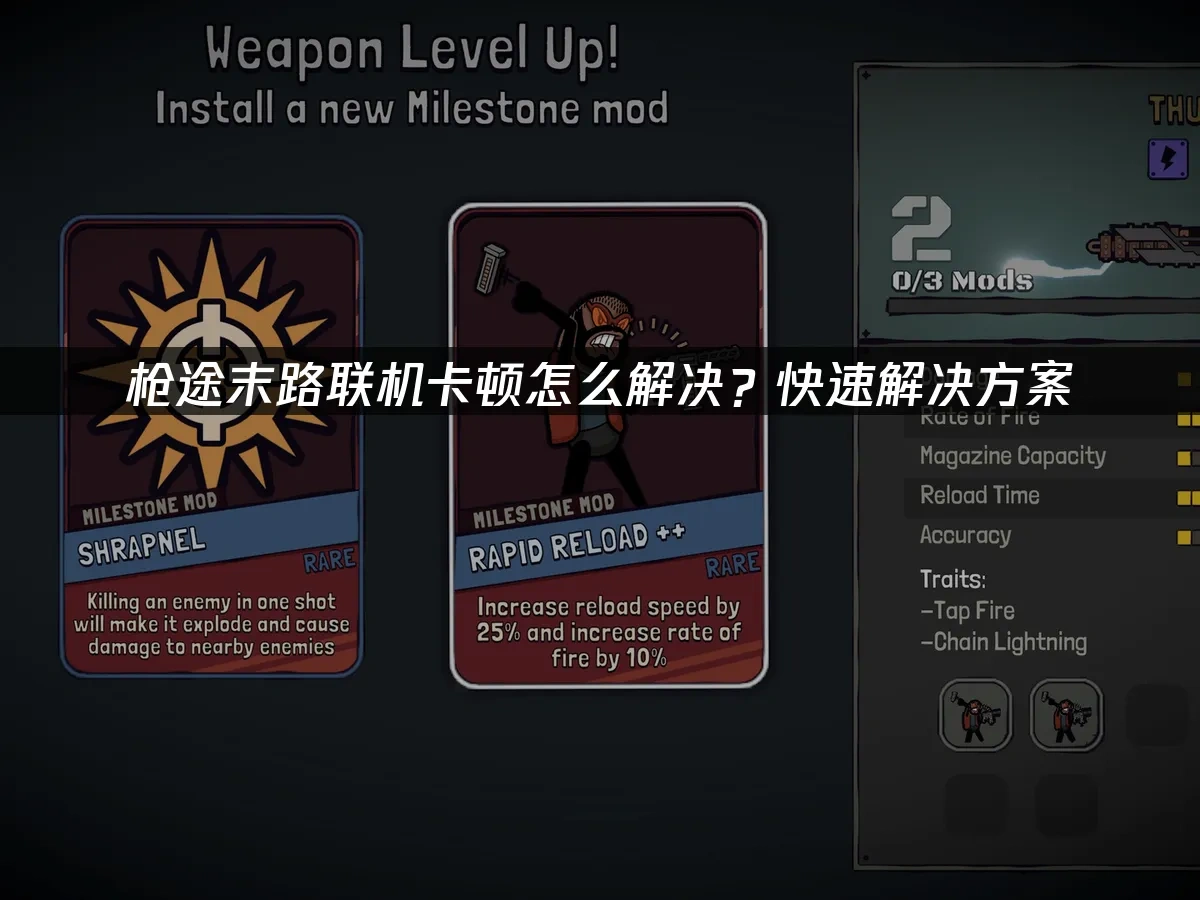This screenshot has width=1200, height=900.
Task: Choose the Shrapnel milestone mod card
Action: (x=211, y=446)
